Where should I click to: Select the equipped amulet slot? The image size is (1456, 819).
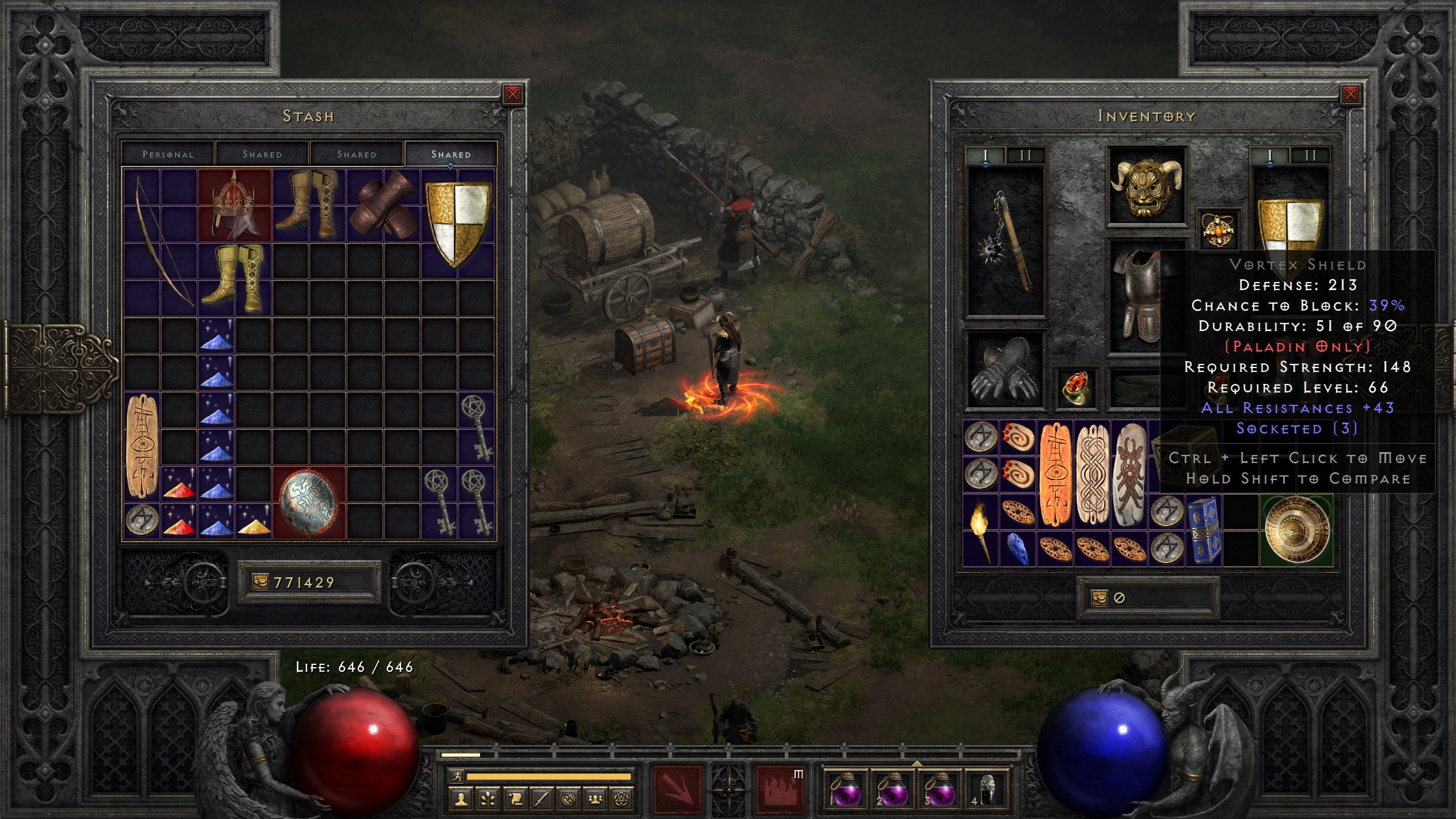[x=1217, y=229]
